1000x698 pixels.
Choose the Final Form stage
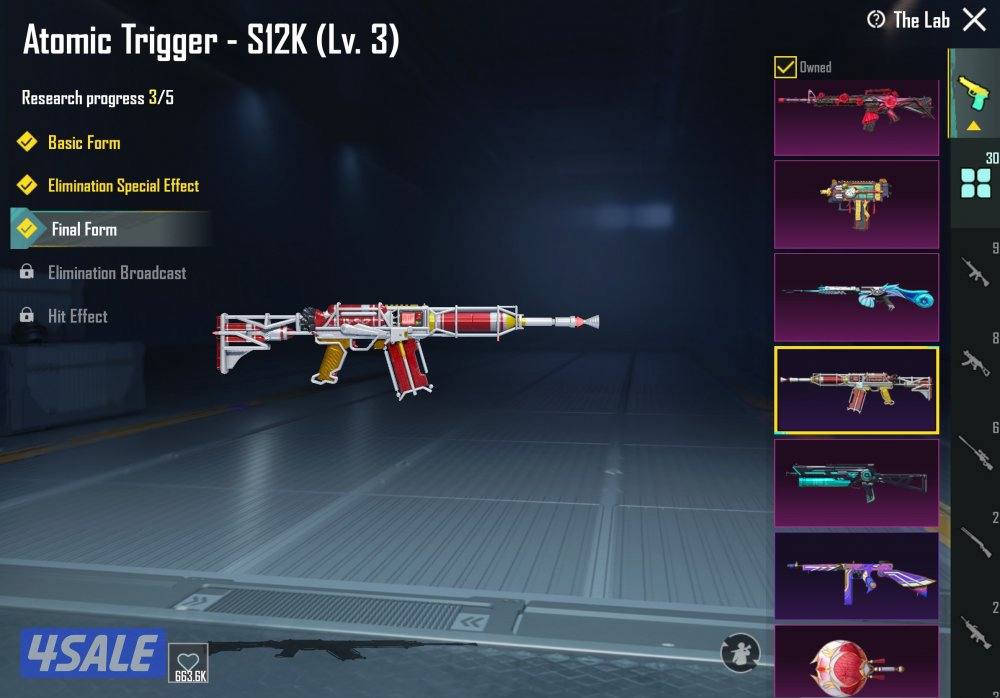(x=84, y=229)
